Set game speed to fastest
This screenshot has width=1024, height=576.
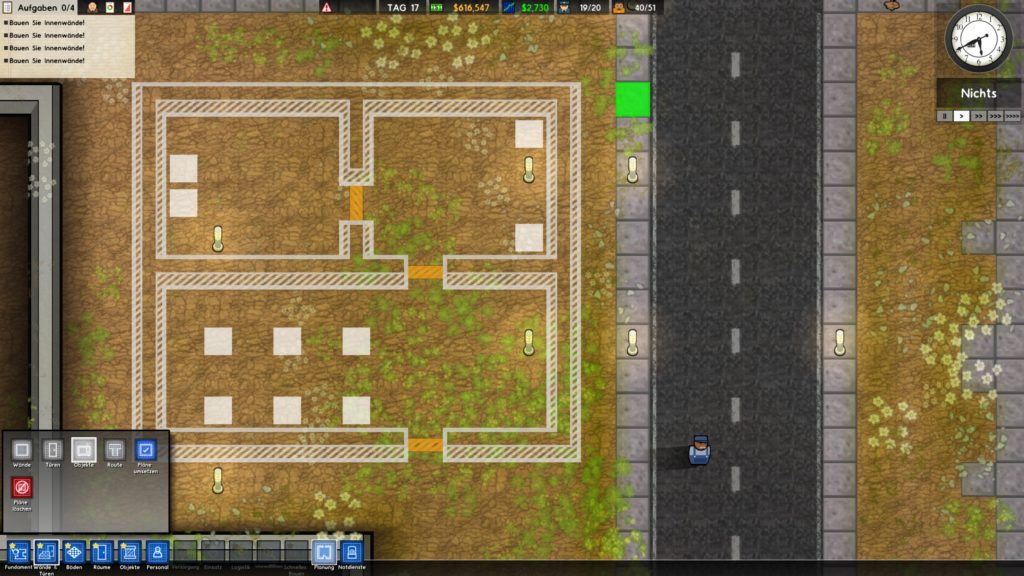tap(1013, 116)
